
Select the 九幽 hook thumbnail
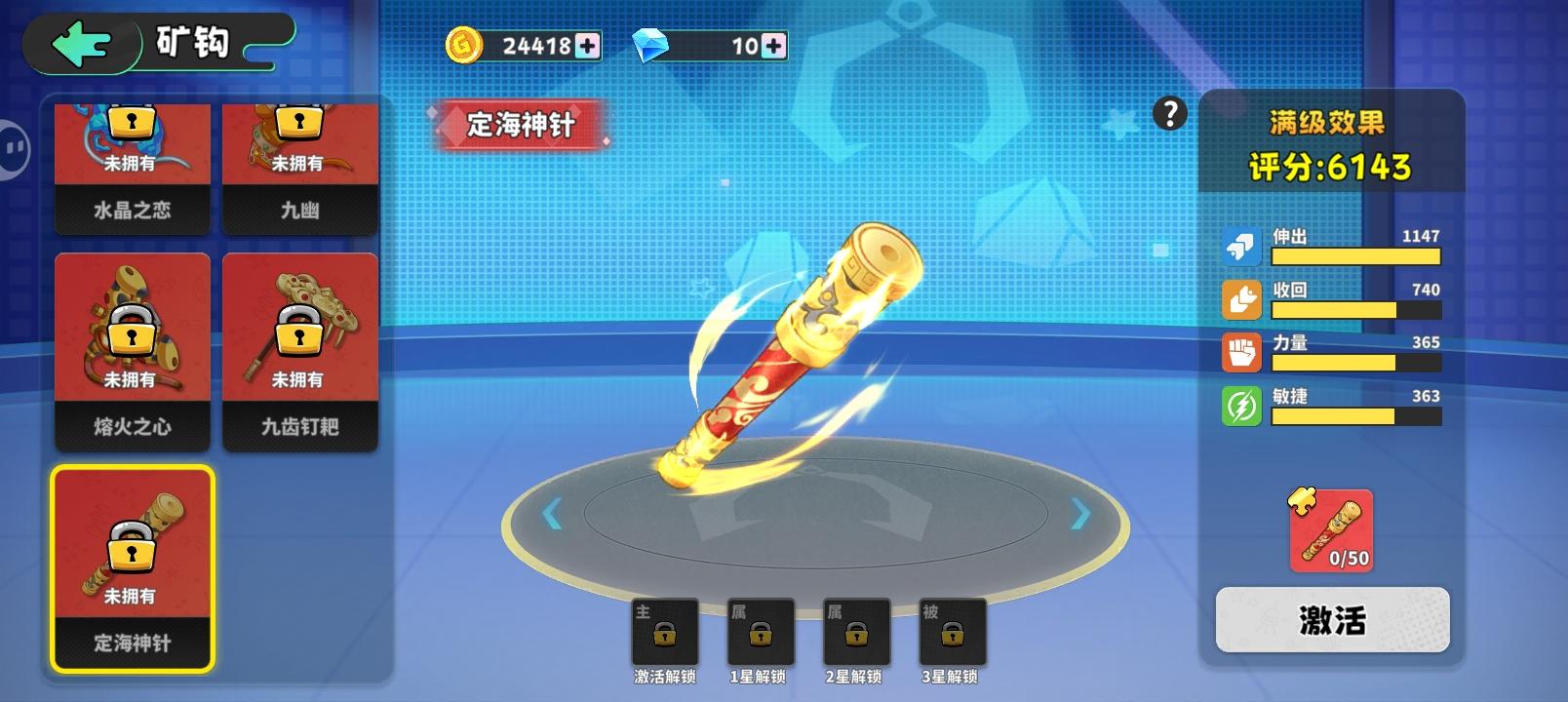[x=299, y=164]
